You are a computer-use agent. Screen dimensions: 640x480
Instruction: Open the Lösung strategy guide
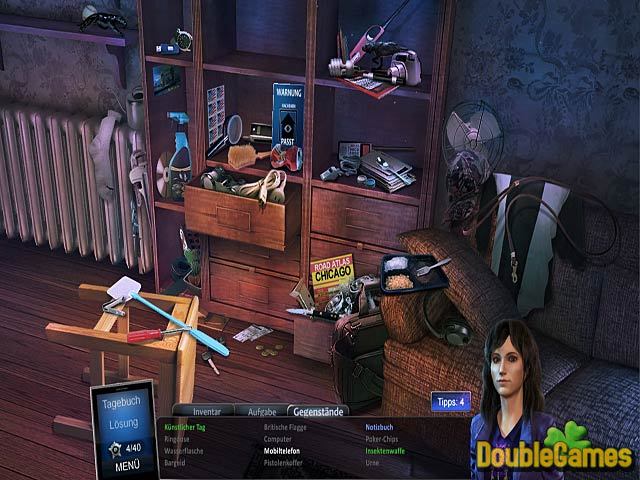tap(125, 425)
